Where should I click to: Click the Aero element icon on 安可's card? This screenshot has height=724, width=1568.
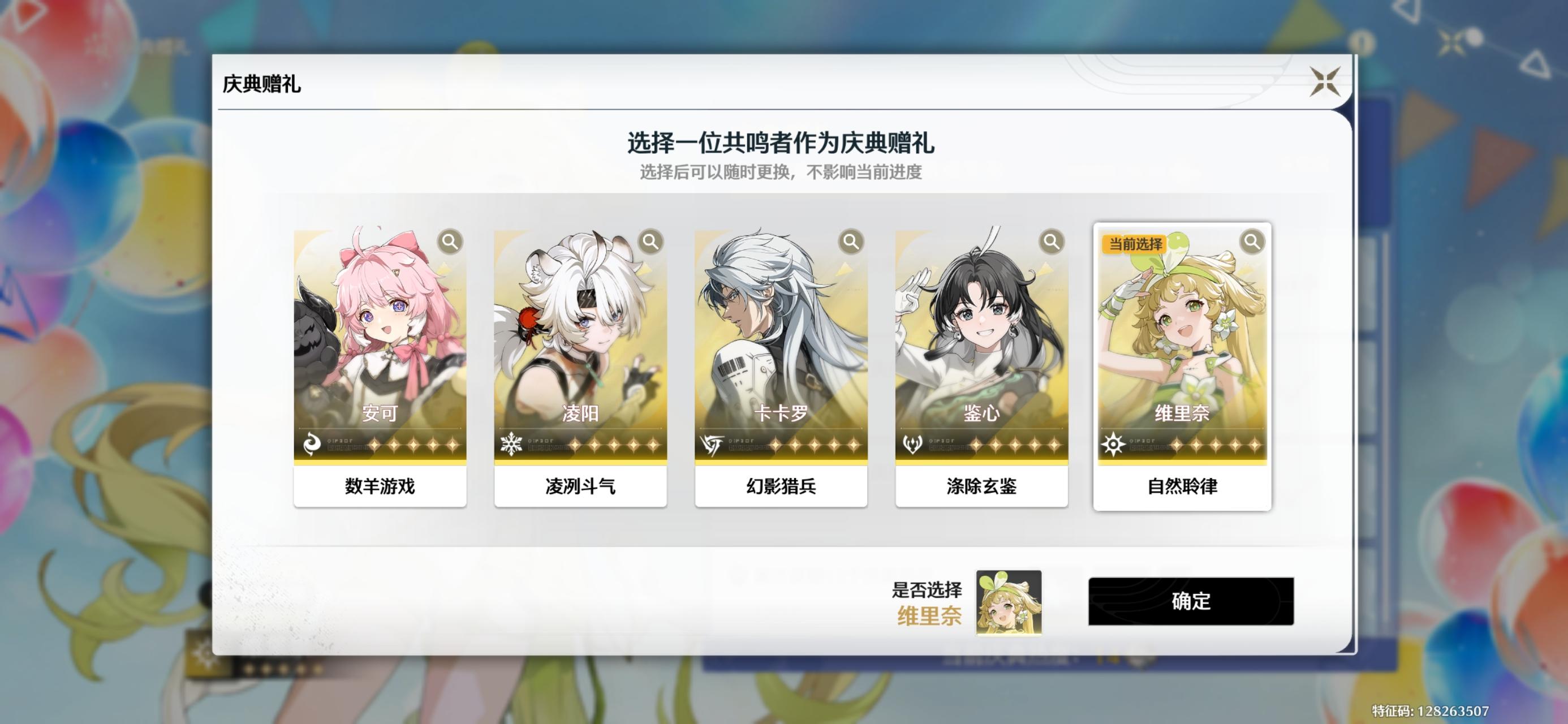pyautogui.click(x=312, y=445)
